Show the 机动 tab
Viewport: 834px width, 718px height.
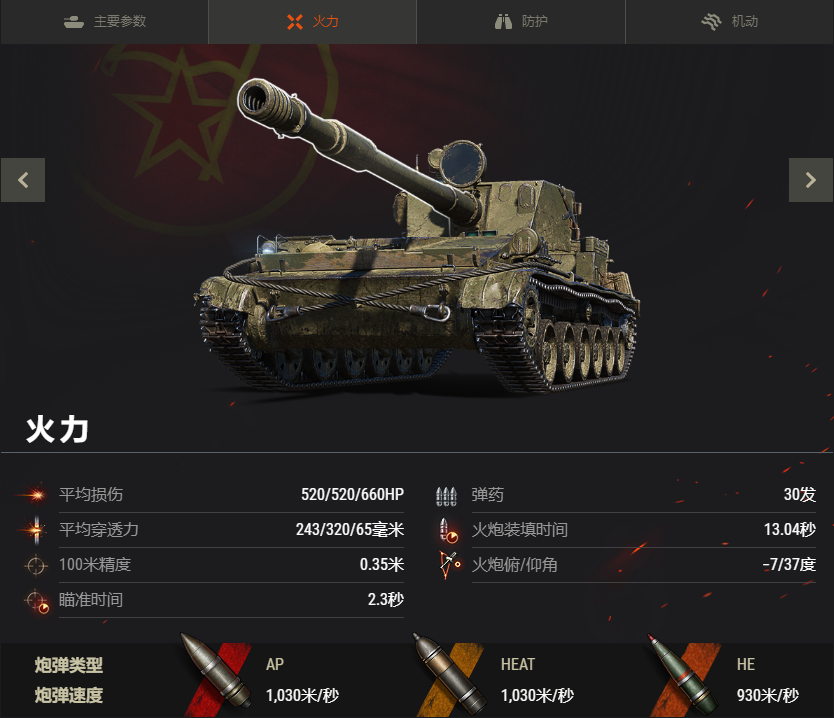tap(729, 21)
